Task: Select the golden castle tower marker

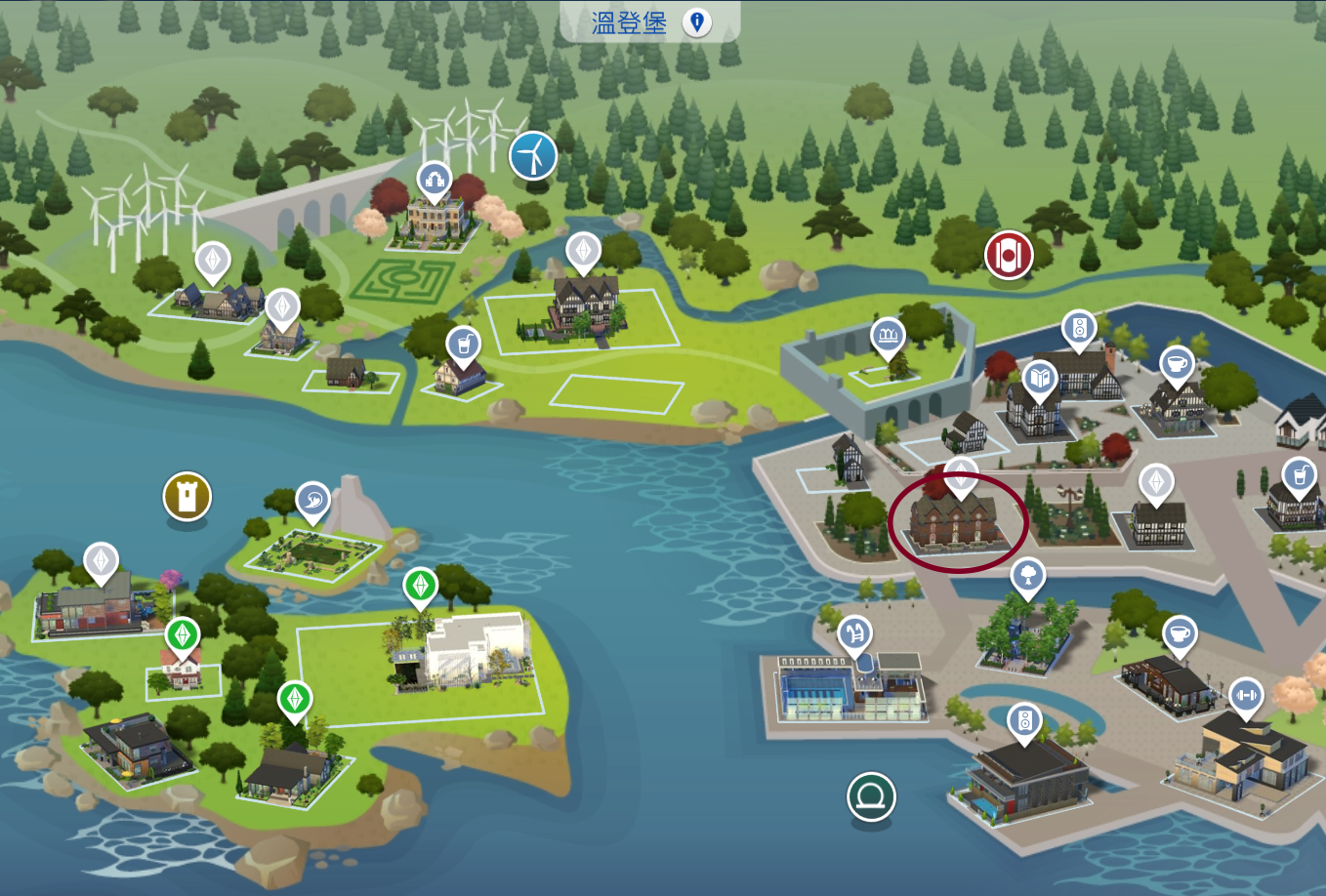Action: click(186, 496)
